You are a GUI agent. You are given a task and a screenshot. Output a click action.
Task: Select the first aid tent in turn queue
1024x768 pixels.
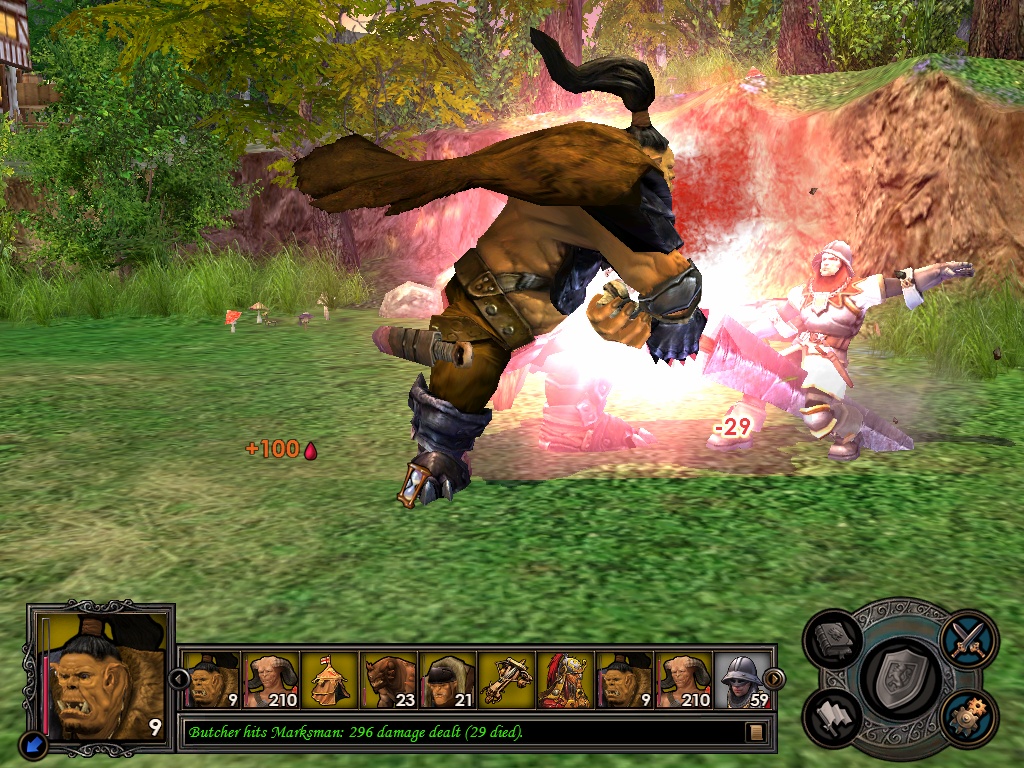pos(329,680)
